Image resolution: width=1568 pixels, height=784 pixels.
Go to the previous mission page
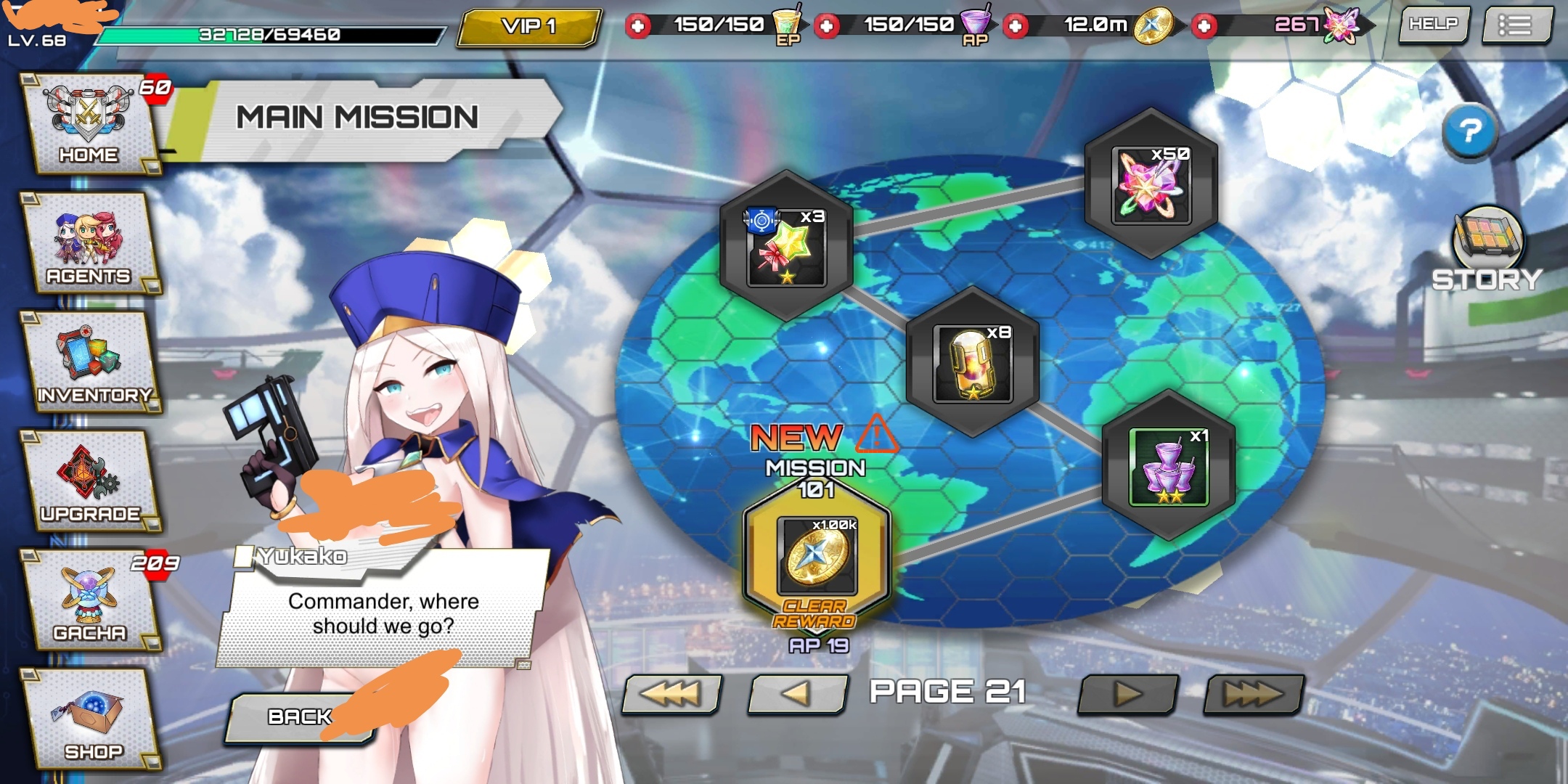pyautogui.click(x=797, y=694)
